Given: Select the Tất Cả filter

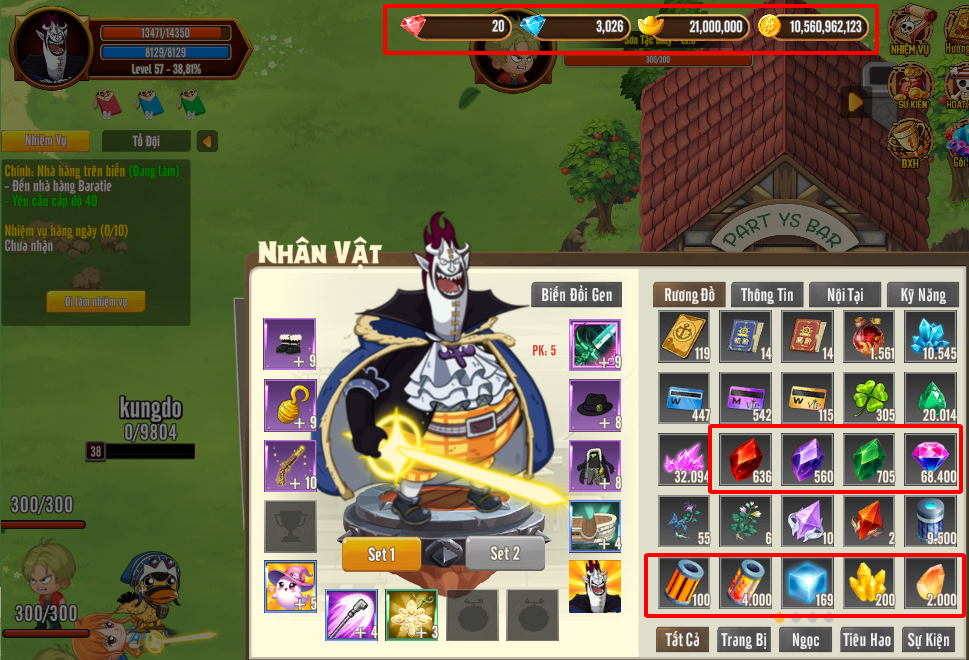Looking at the screenshot, I should (x=682, y=639).
